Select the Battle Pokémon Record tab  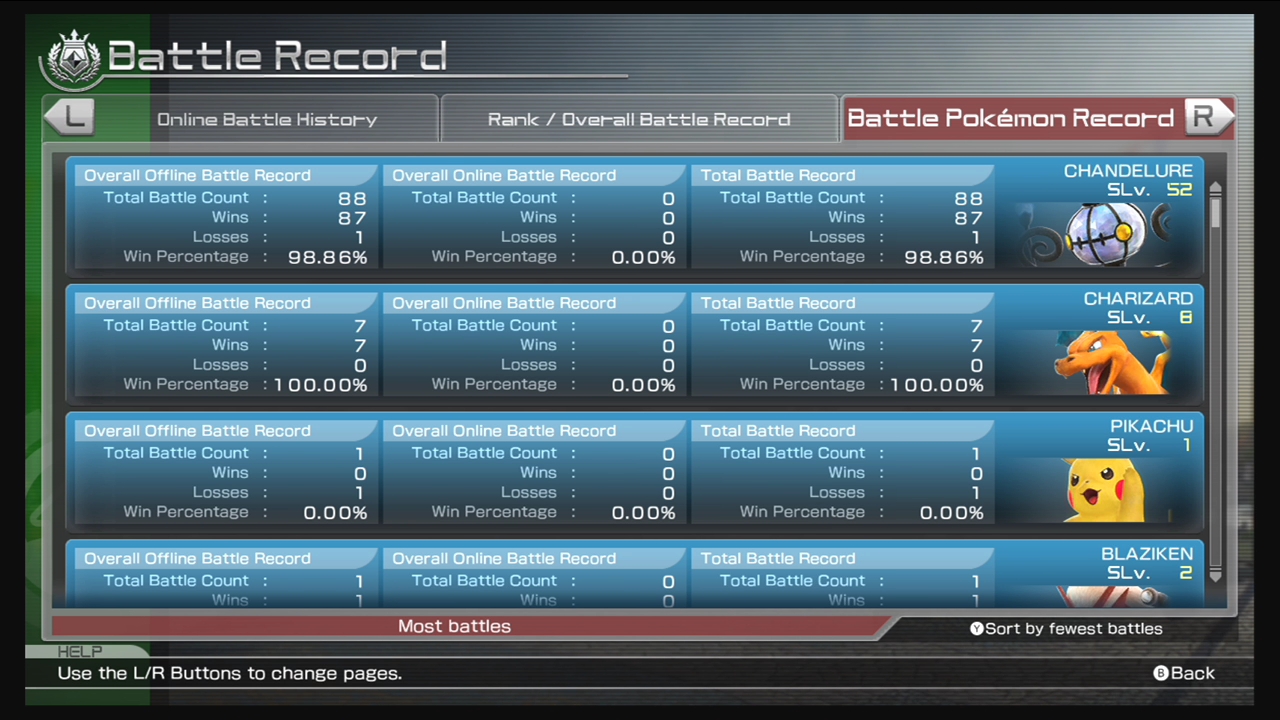tap(1010, 118)
